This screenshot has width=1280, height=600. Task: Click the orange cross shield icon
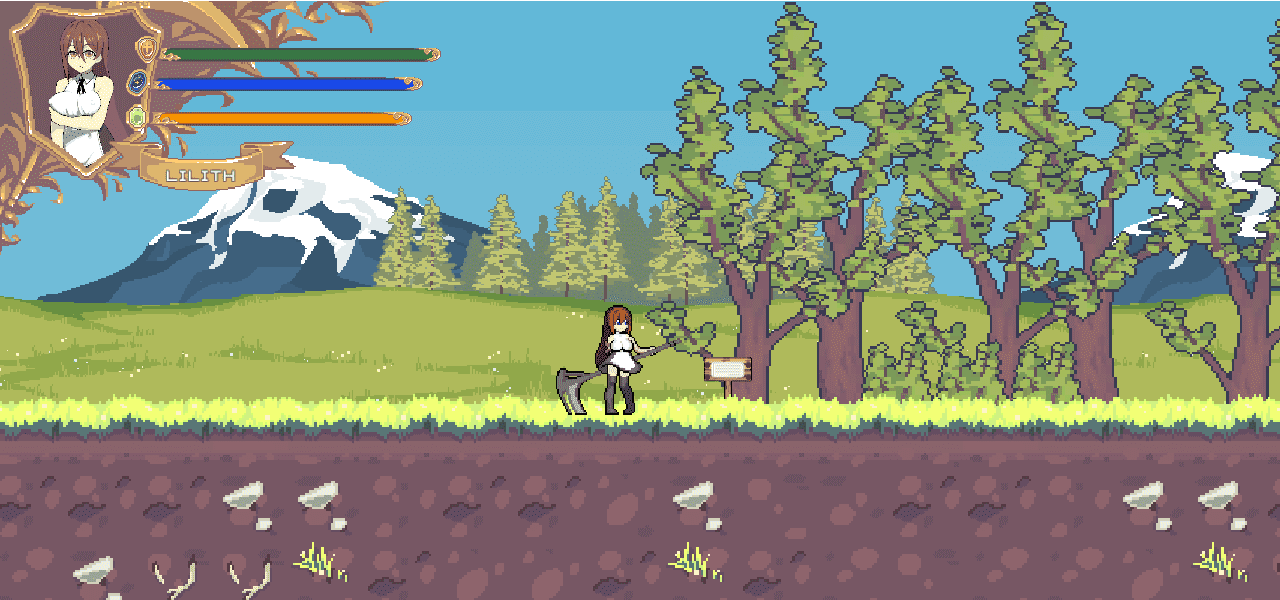click(x=147, y=50)
